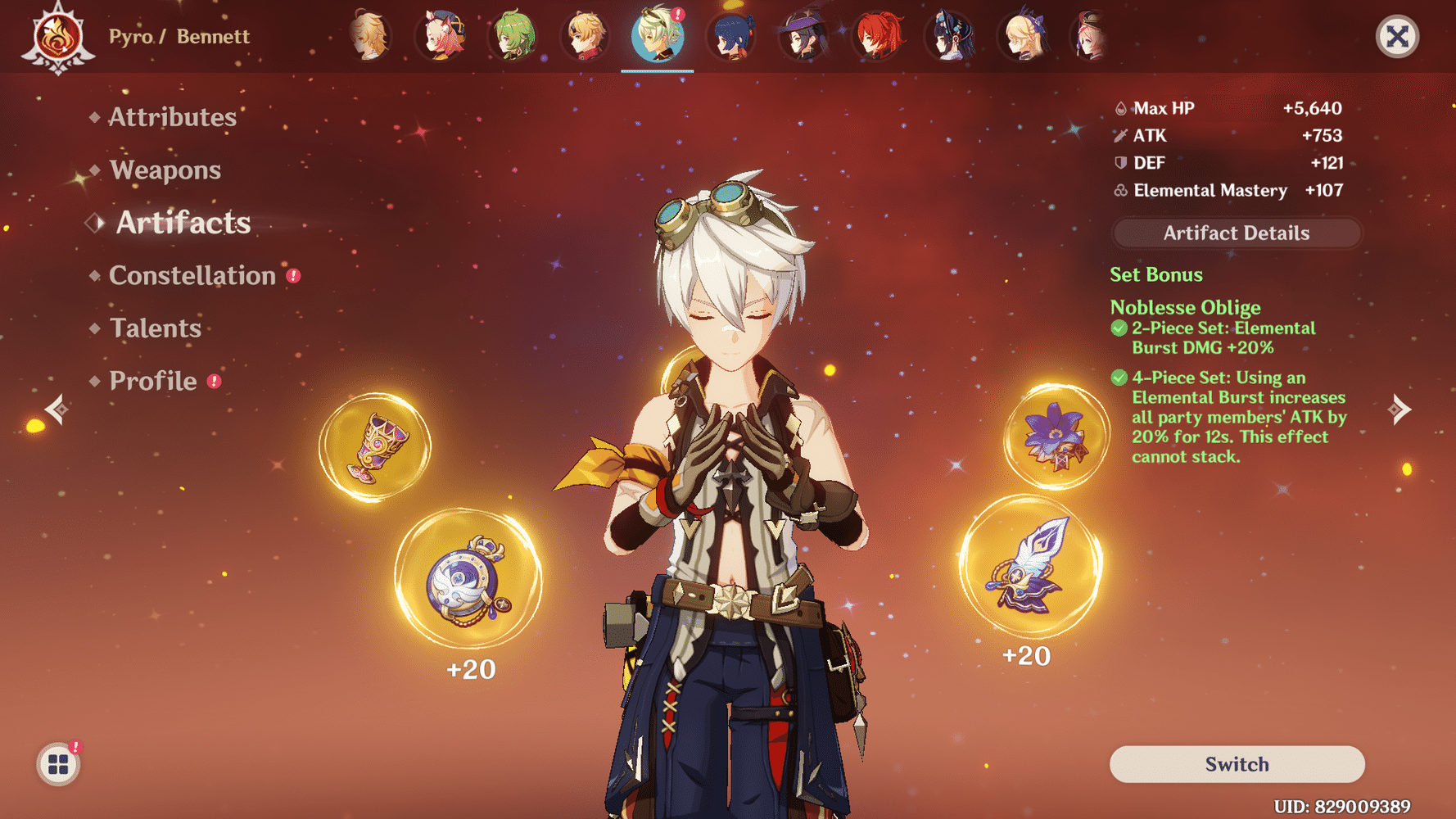Pick the pink-haired Diona portrait
The image size is (1456, 819).
(x=441, y=36)
